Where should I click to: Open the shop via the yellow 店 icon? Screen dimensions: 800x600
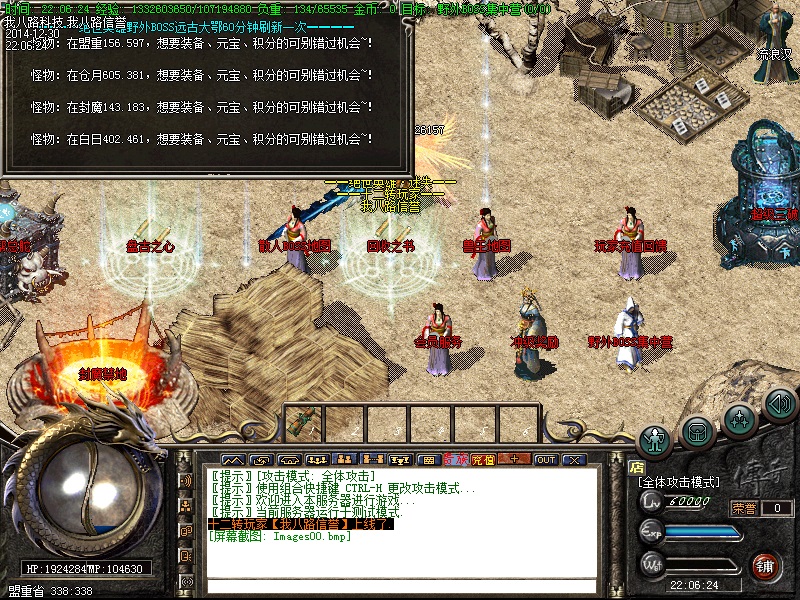(636, 466)
